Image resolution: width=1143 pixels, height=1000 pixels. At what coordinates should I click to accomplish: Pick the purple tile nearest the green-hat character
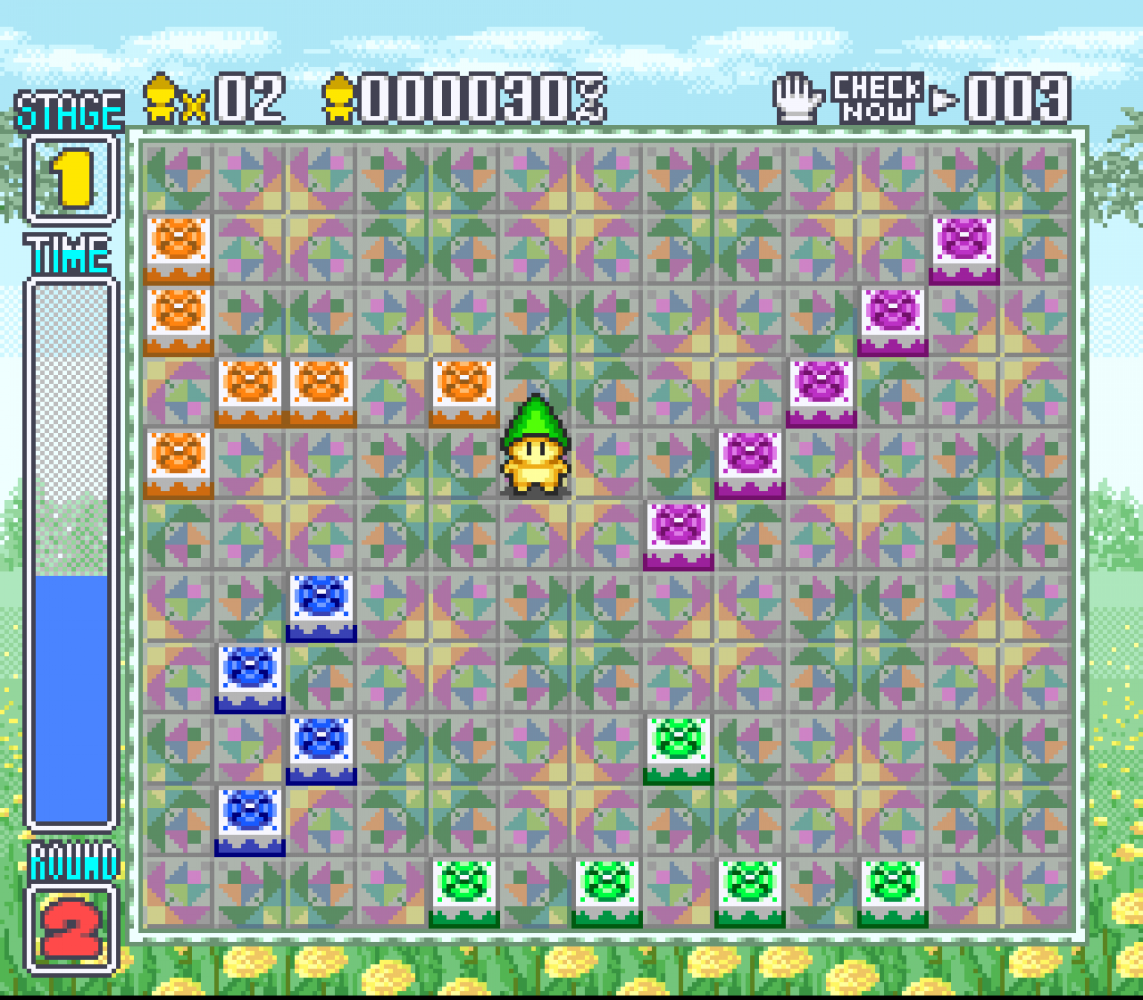[679, 530]
